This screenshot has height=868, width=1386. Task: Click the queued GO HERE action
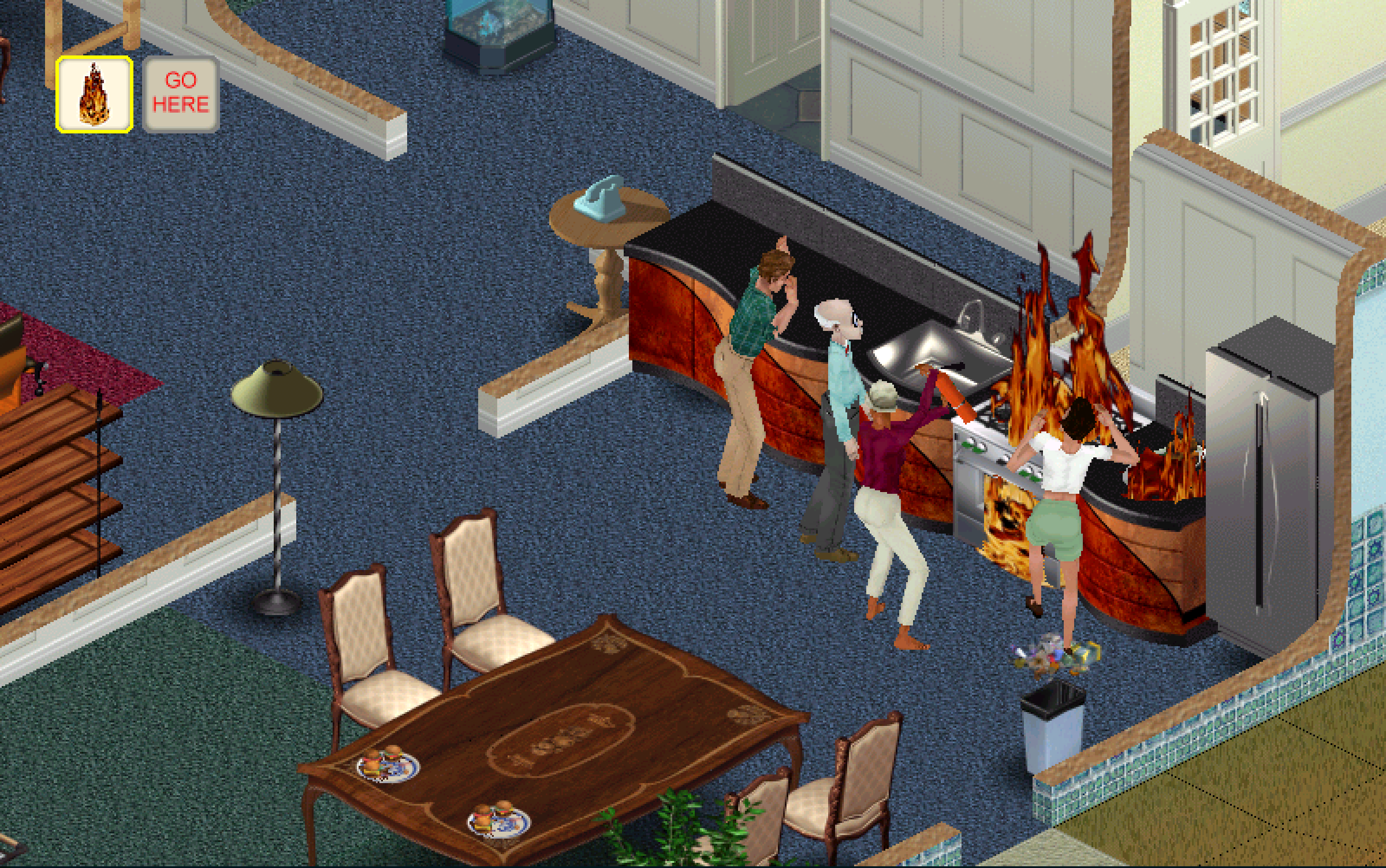click(181, 95)
